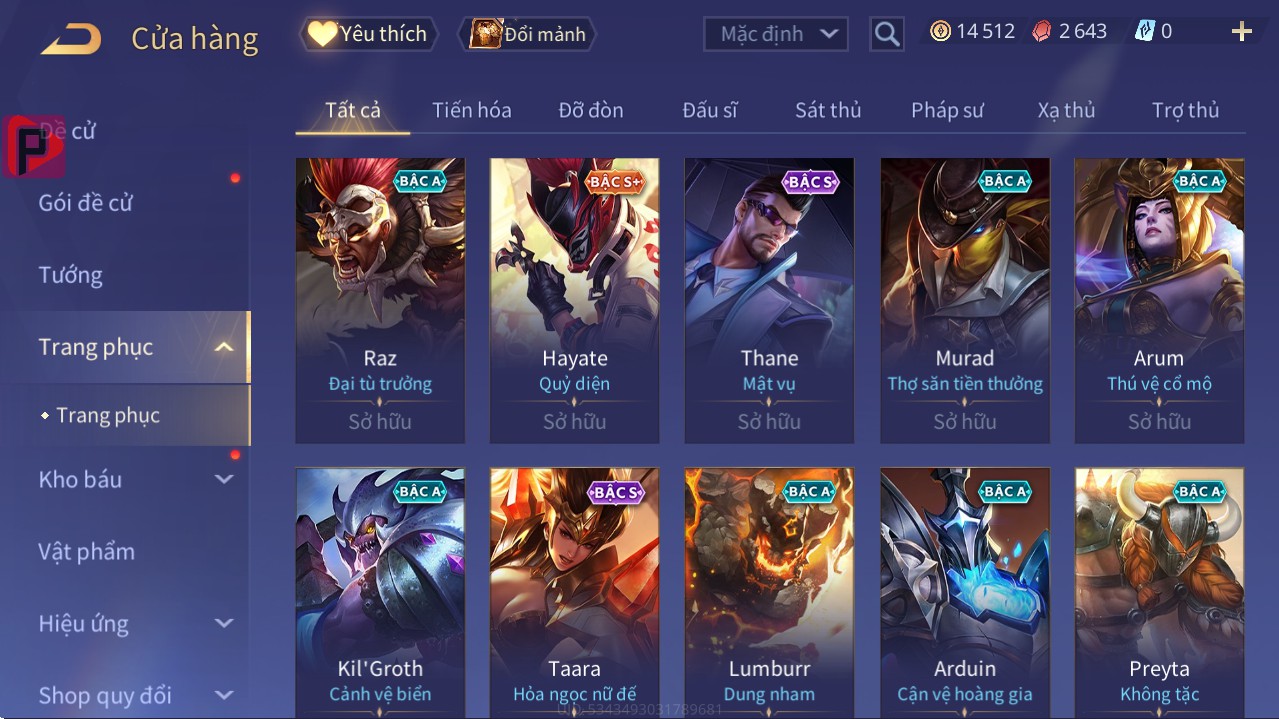Open the Vật phẩm items section
The image size is (1279, 719).
click(x=87, y=551)
